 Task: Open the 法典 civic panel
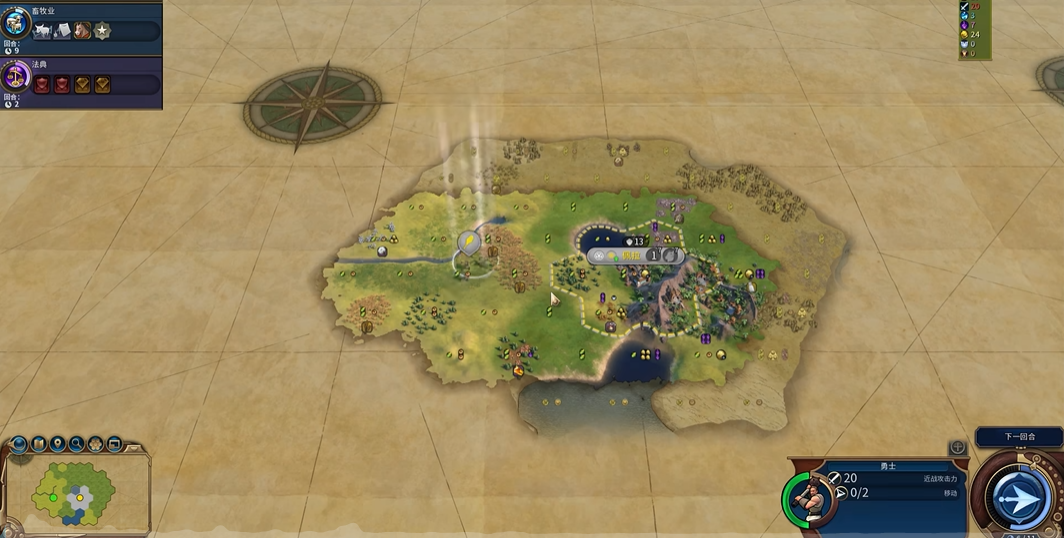15,77
